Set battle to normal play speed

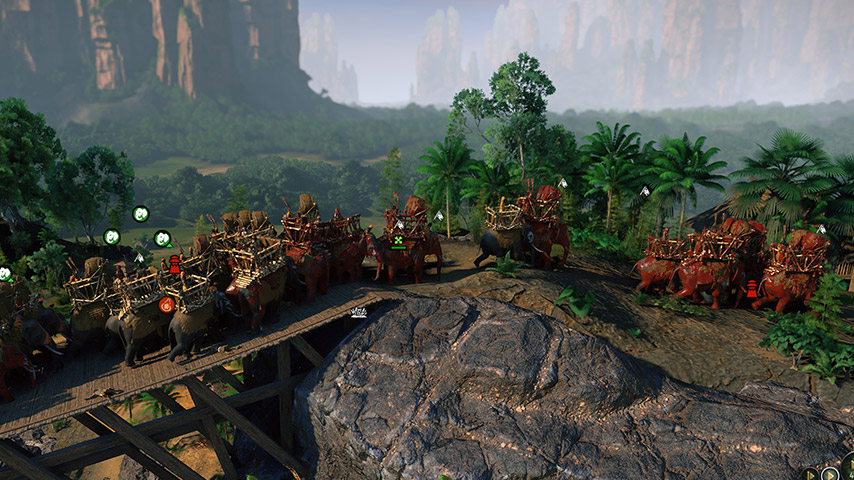click(x=830, y=473)
